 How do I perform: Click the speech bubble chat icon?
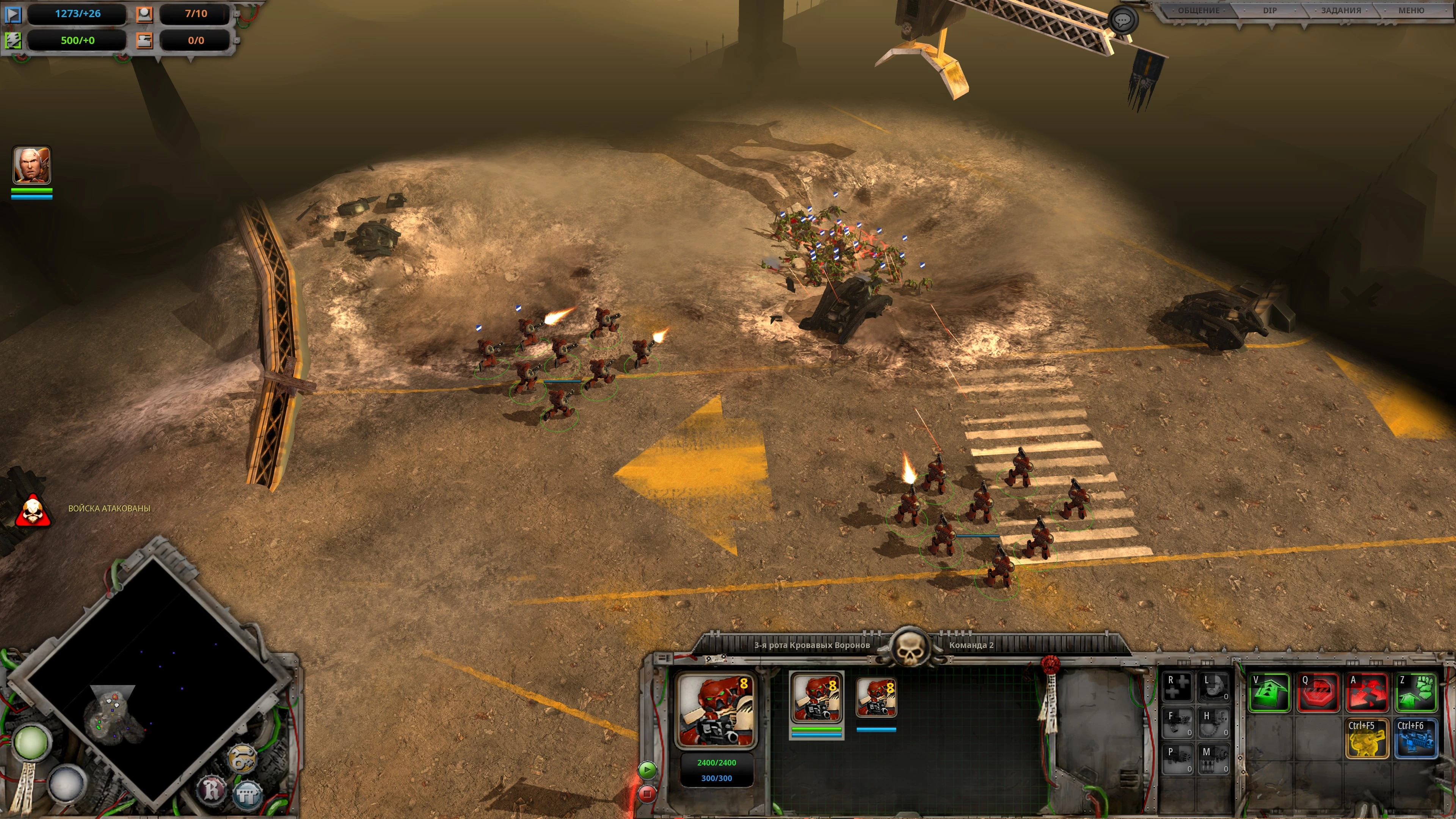1122,20
